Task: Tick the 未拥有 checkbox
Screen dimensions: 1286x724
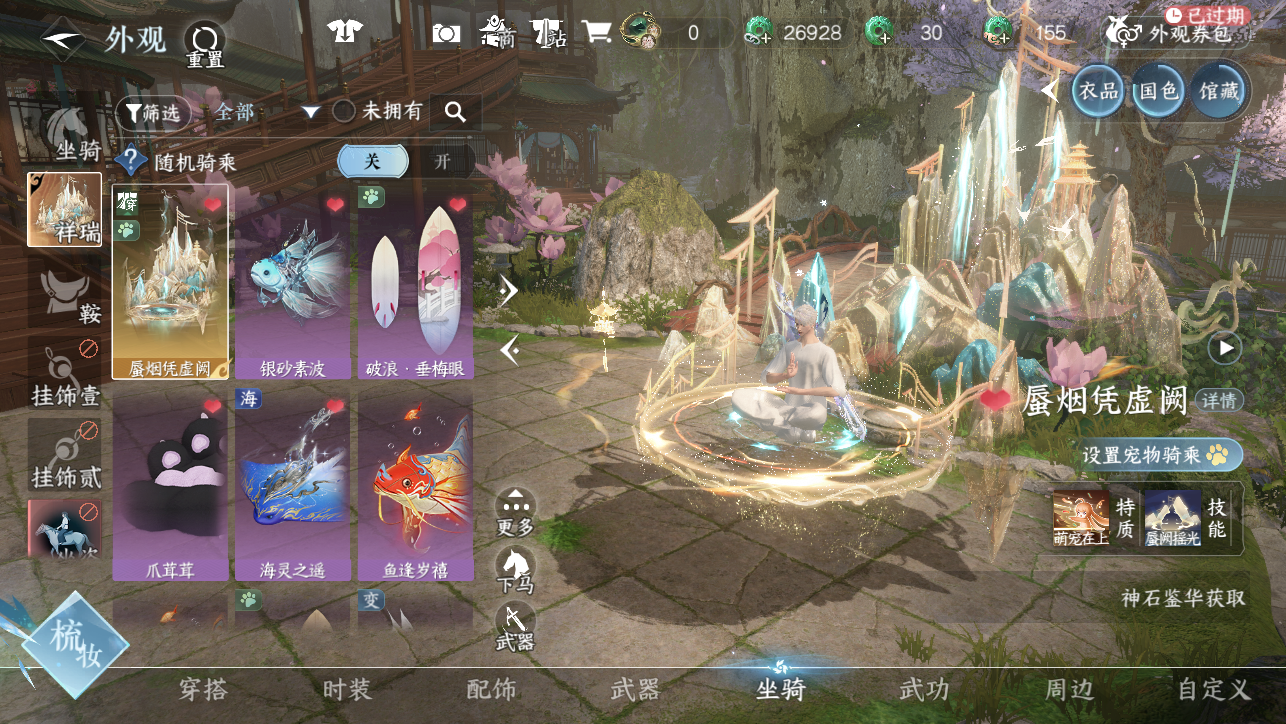Action: point(344,112)
